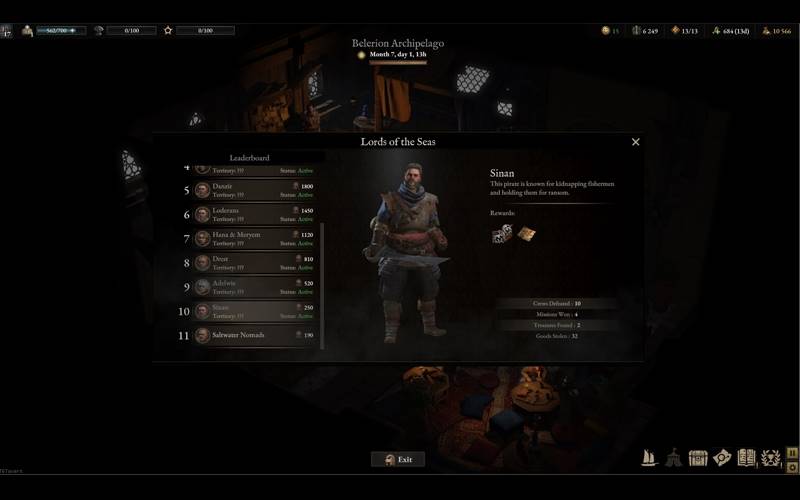Open the trophy laurel leaderboard icon

pos(771,459)
